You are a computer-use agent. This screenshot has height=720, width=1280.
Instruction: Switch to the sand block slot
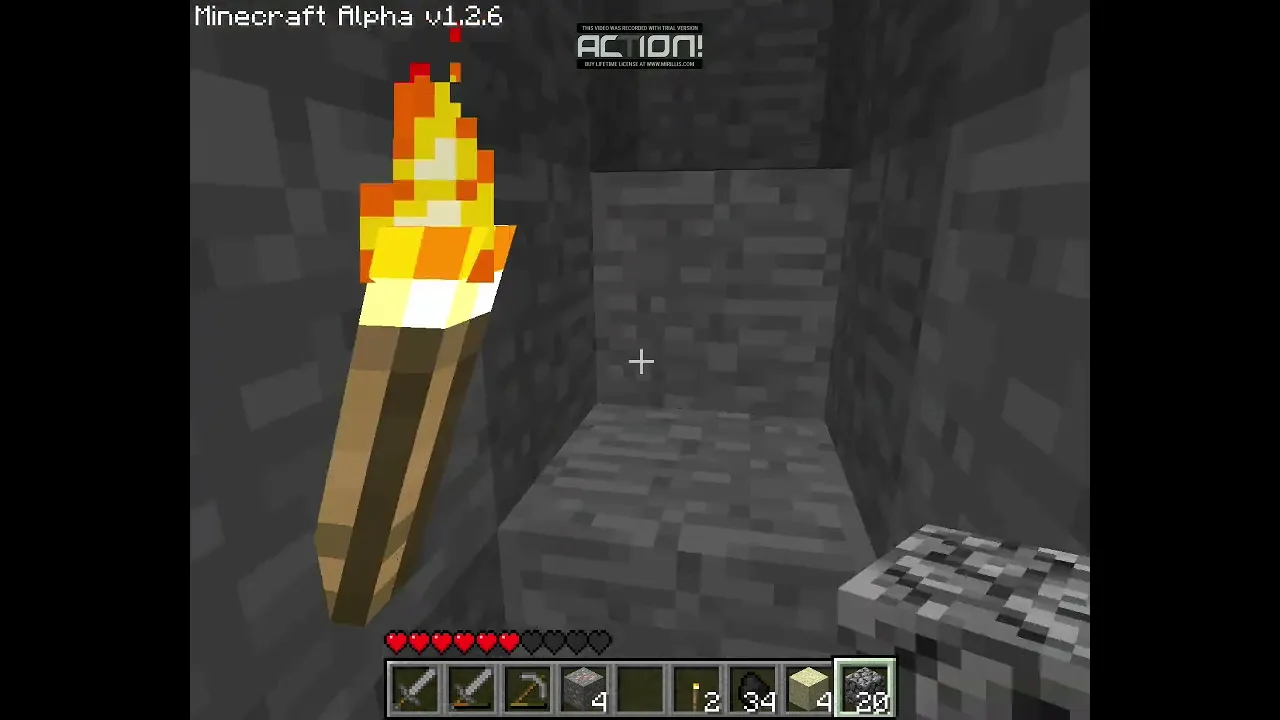click(x=809, y=689)
